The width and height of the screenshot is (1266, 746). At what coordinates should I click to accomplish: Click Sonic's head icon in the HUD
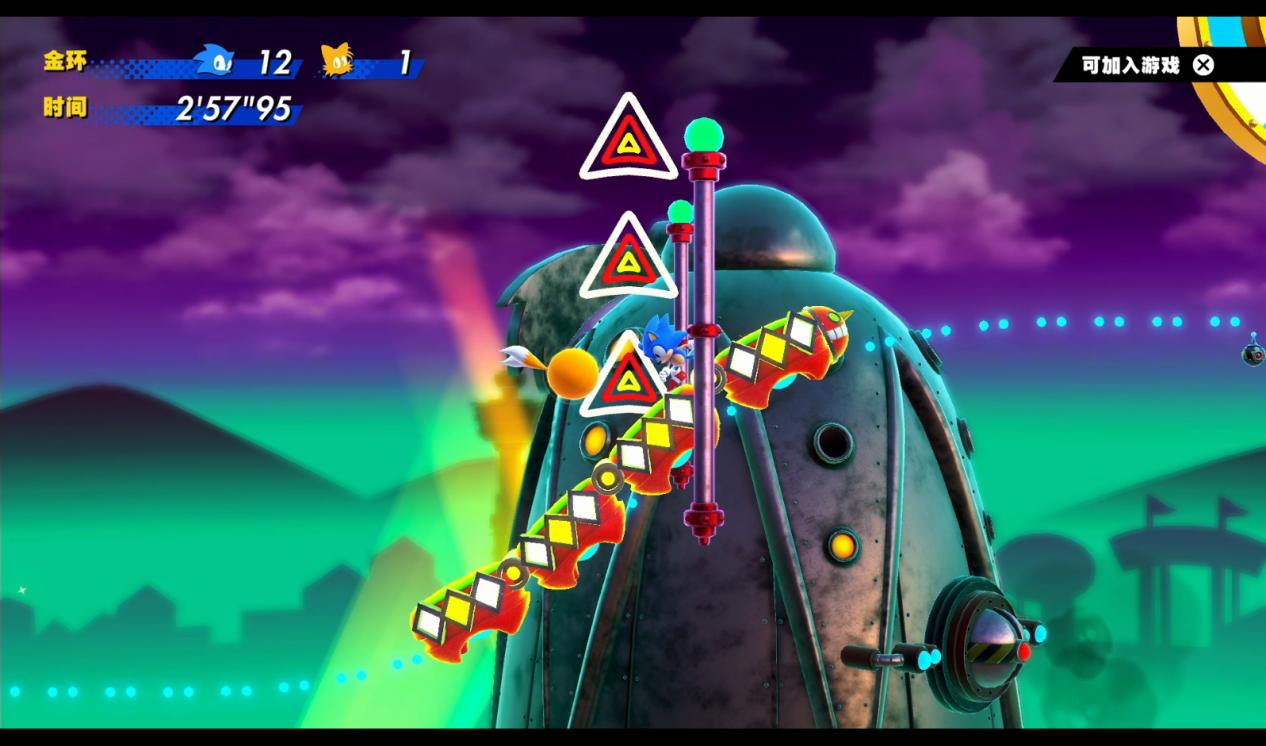point(214,61)
